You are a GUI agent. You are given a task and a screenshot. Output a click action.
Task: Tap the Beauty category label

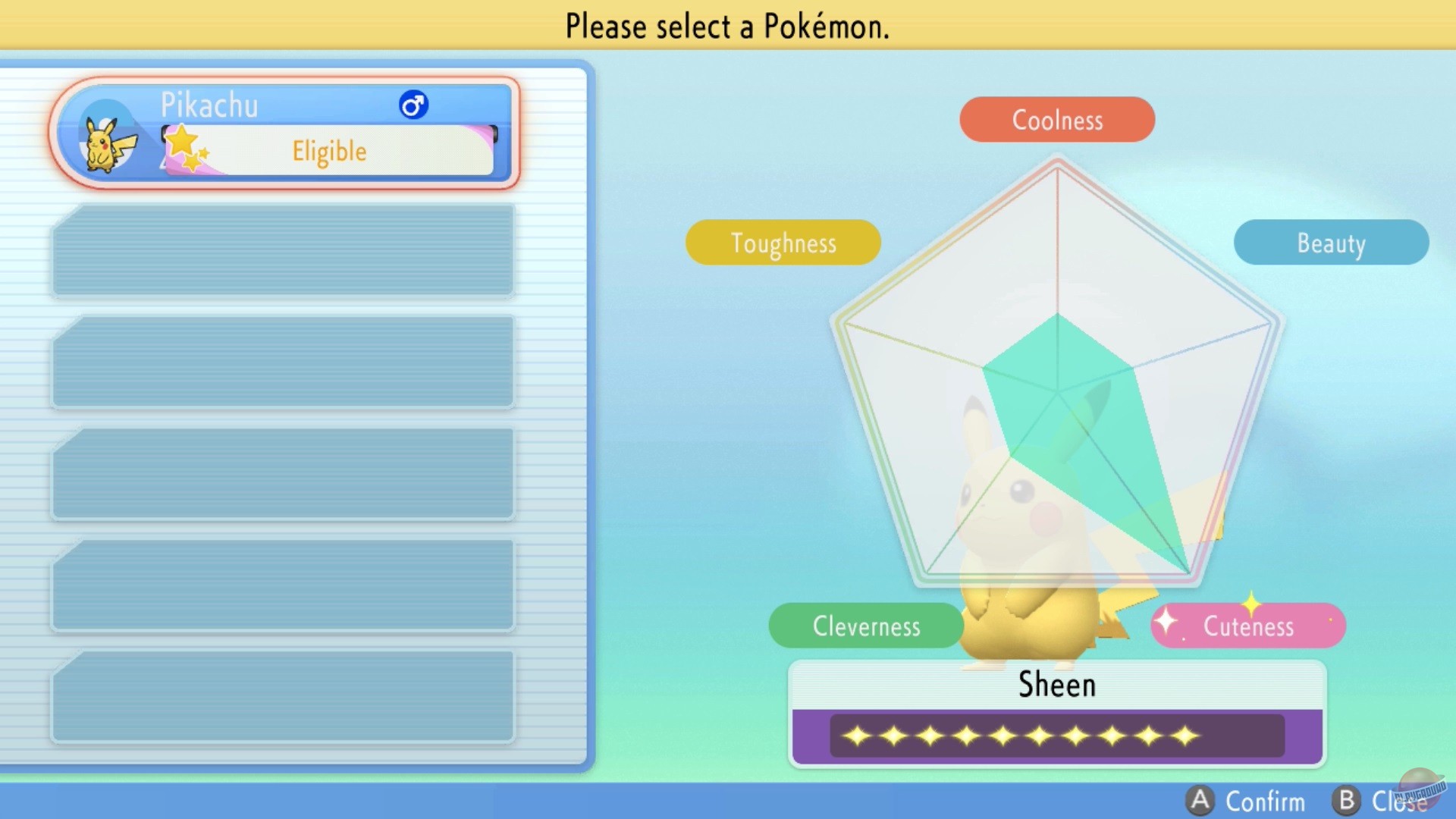coord(1331,243)
